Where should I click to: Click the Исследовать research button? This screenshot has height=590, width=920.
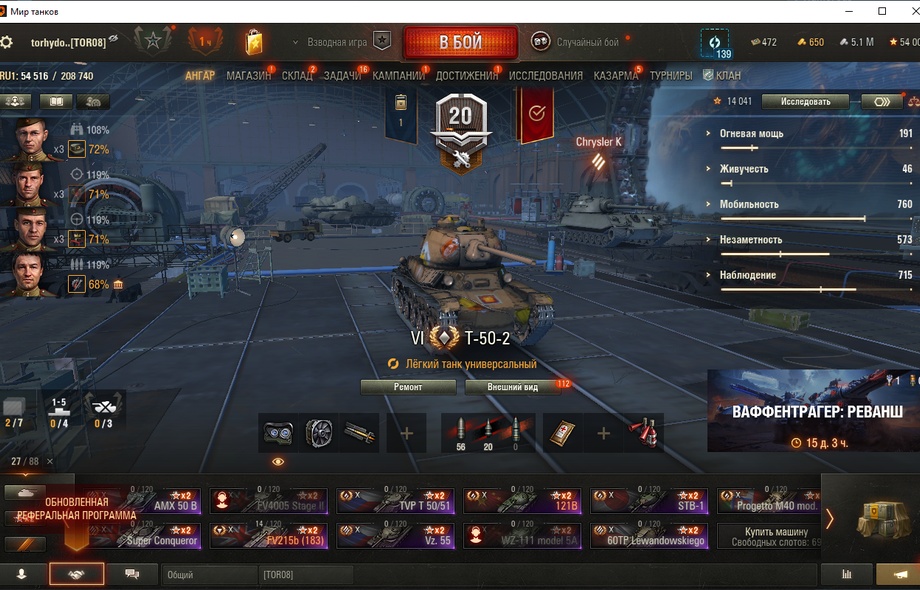click(805, 102)
